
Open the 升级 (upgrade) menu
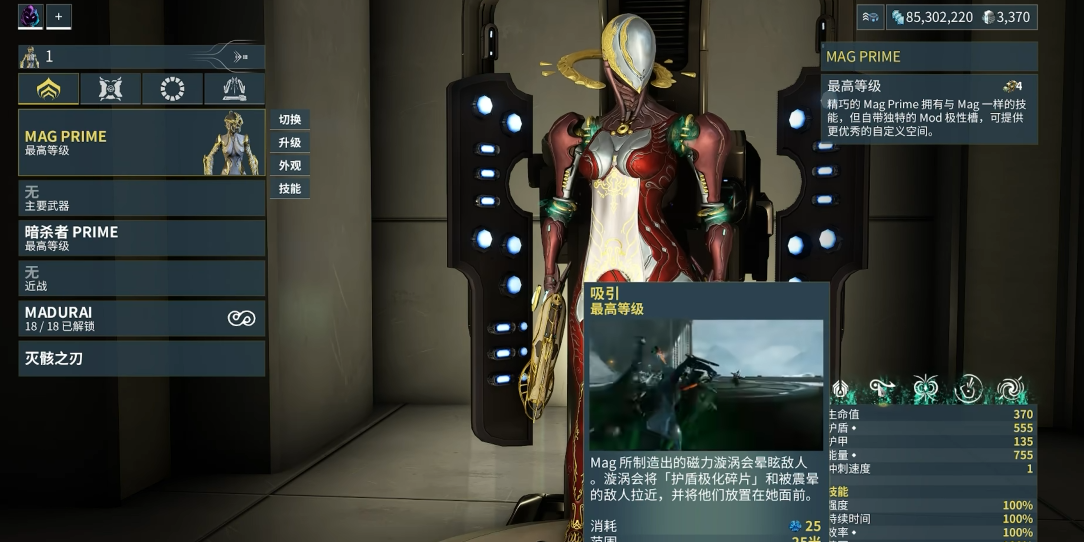pyautogui.click(x=290, y=143)
